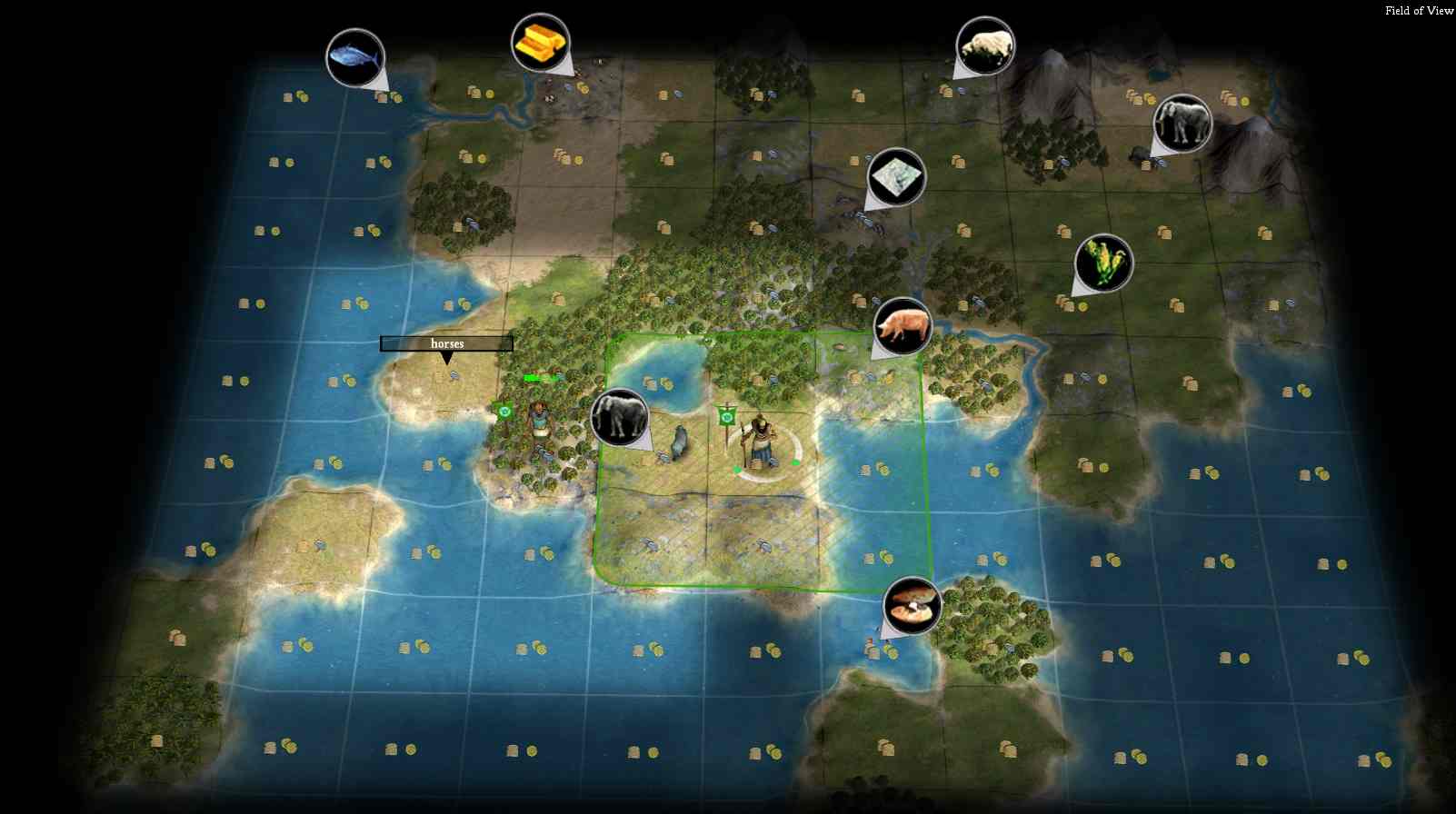Select the marble resource icon
Image resolution: width=1456 pixels, height=814 pixels.
[x=896, y=177]
